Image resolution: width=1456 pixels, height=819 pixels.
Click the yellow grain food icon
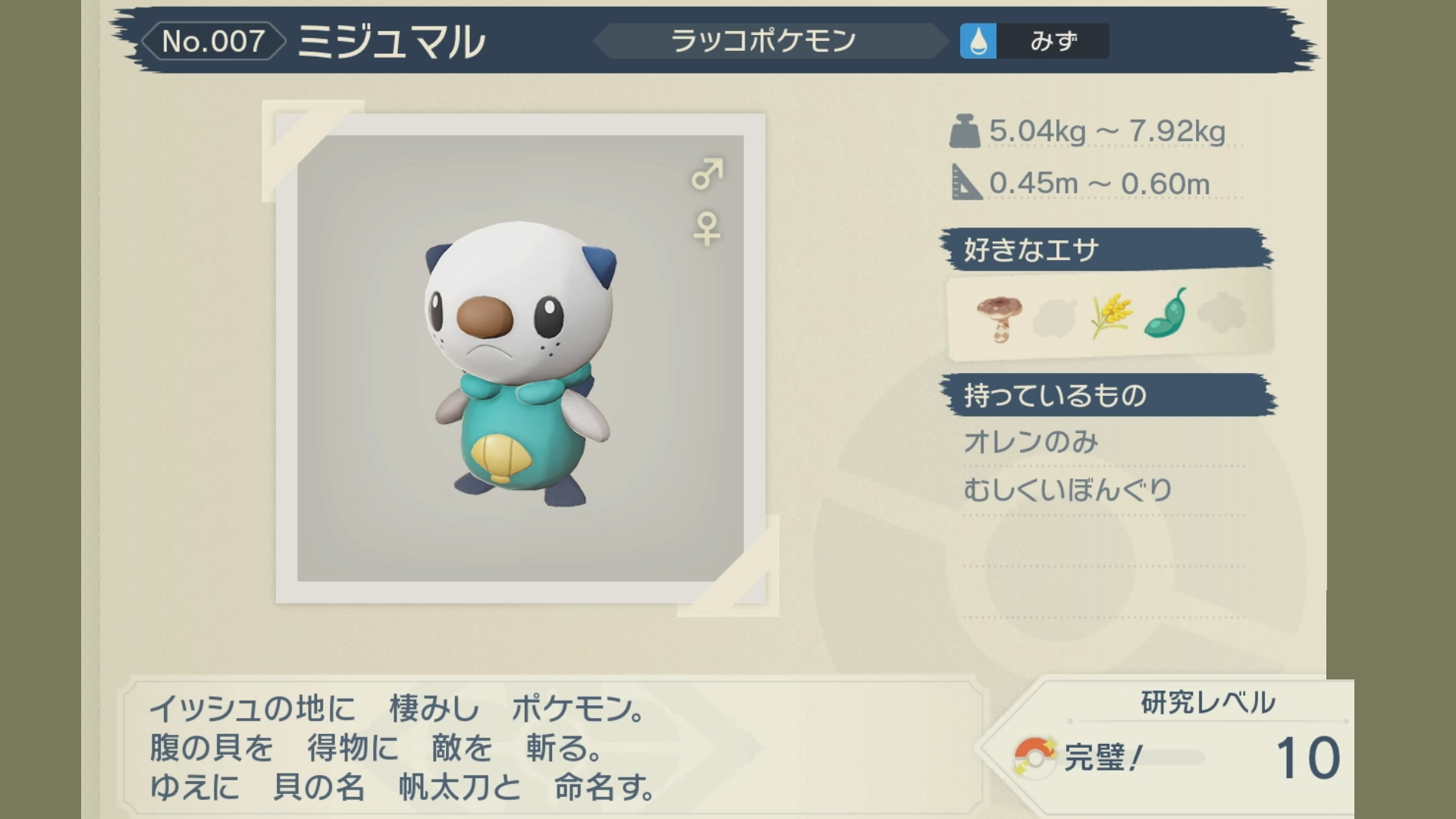tap(1111, 316)
